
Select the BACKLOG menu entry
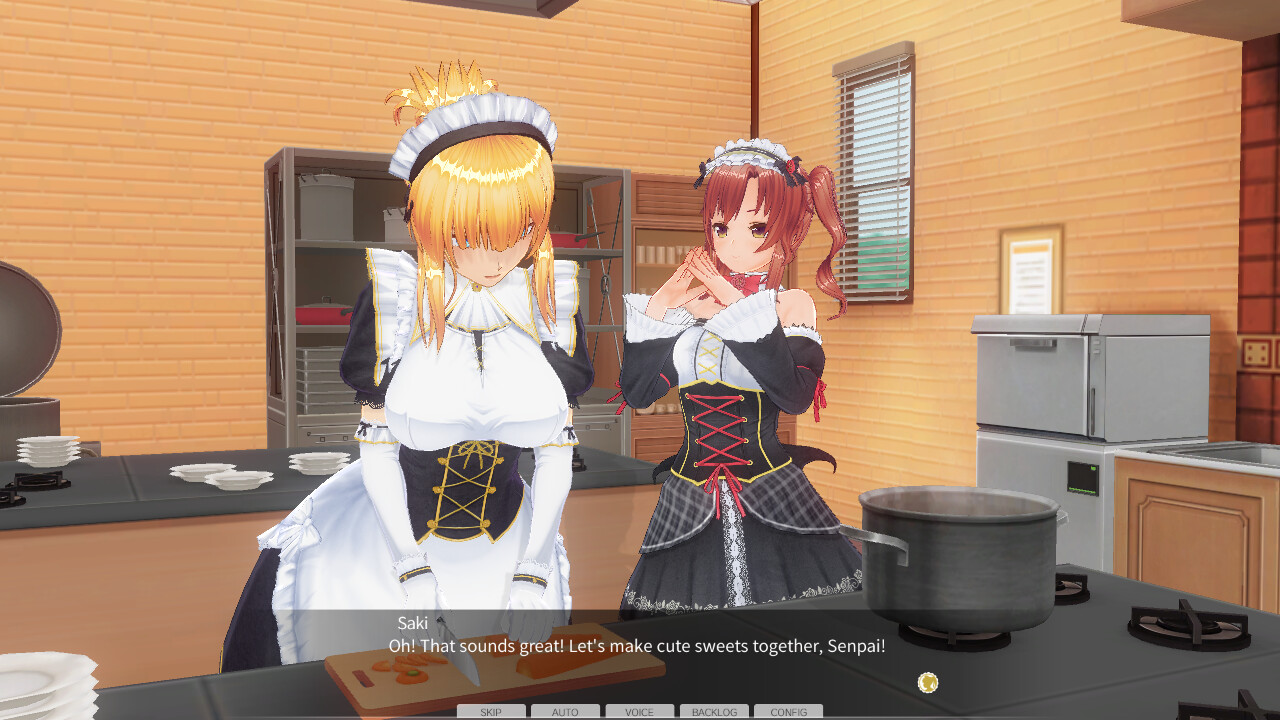(714, 712)
